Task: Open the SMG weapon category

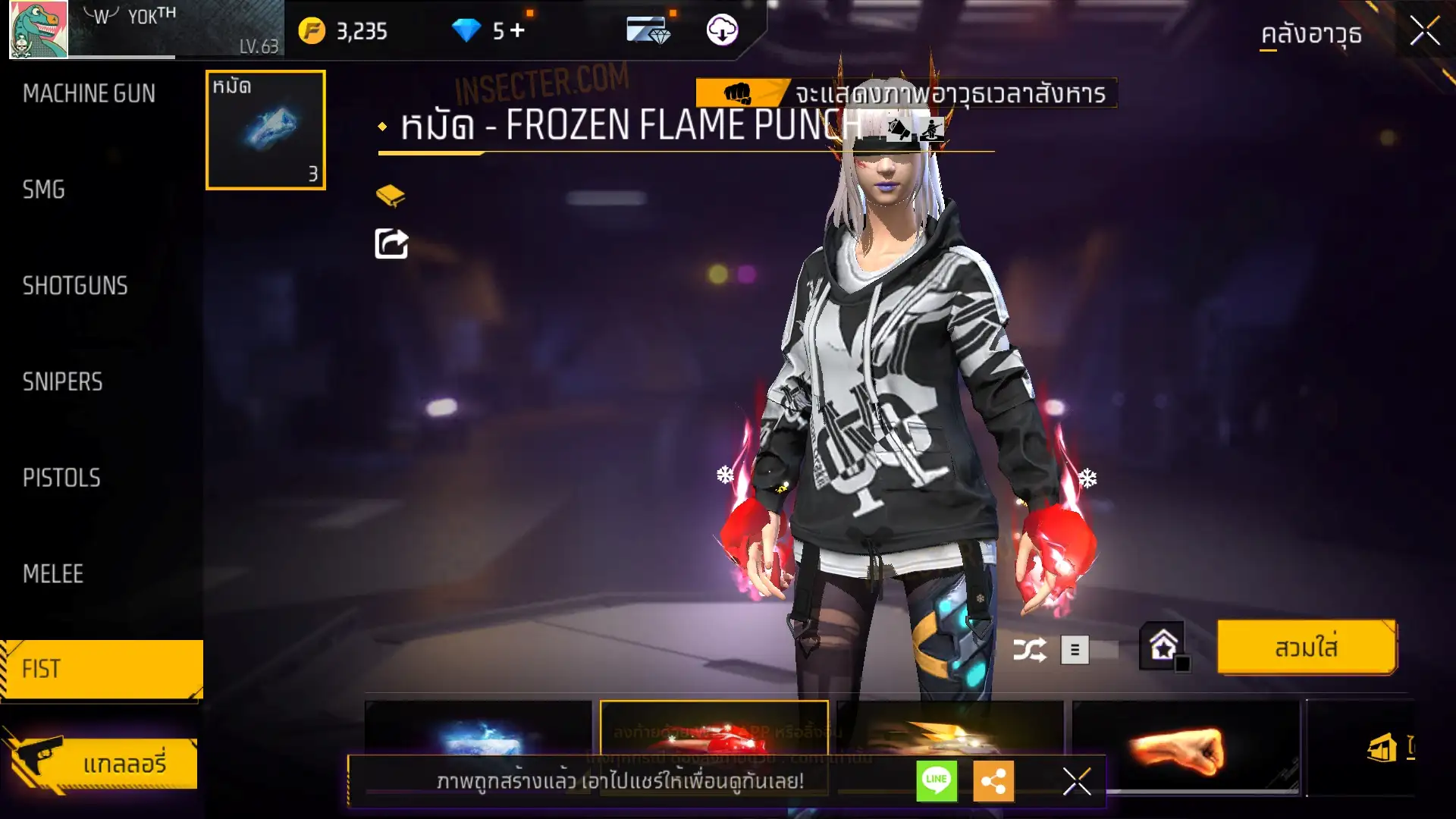Action: 44,190
